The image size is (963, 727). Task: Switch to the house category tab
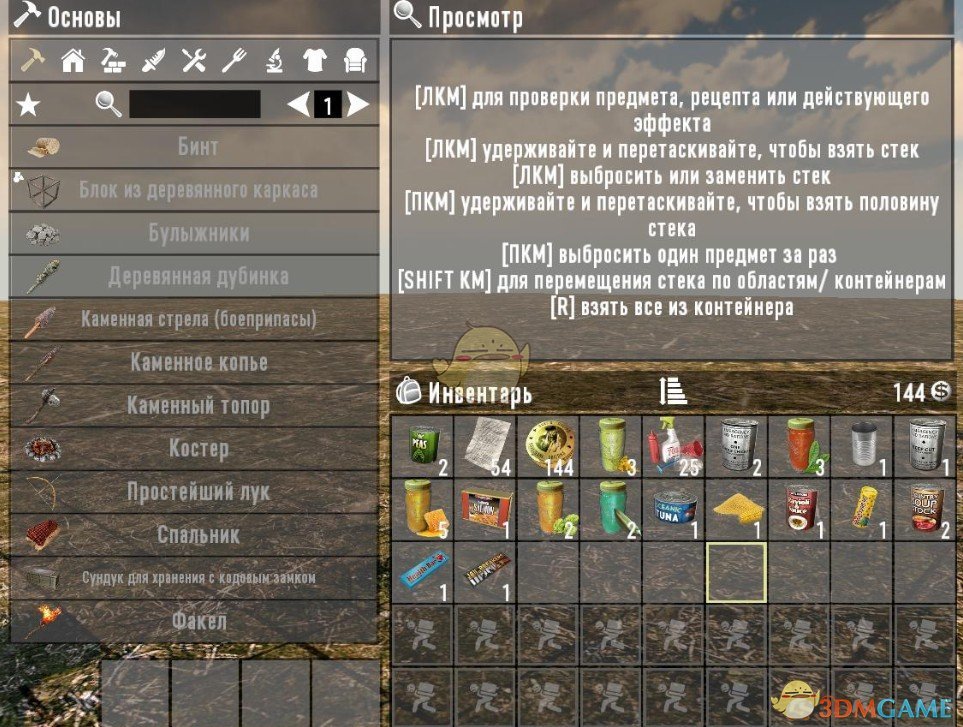72,61
